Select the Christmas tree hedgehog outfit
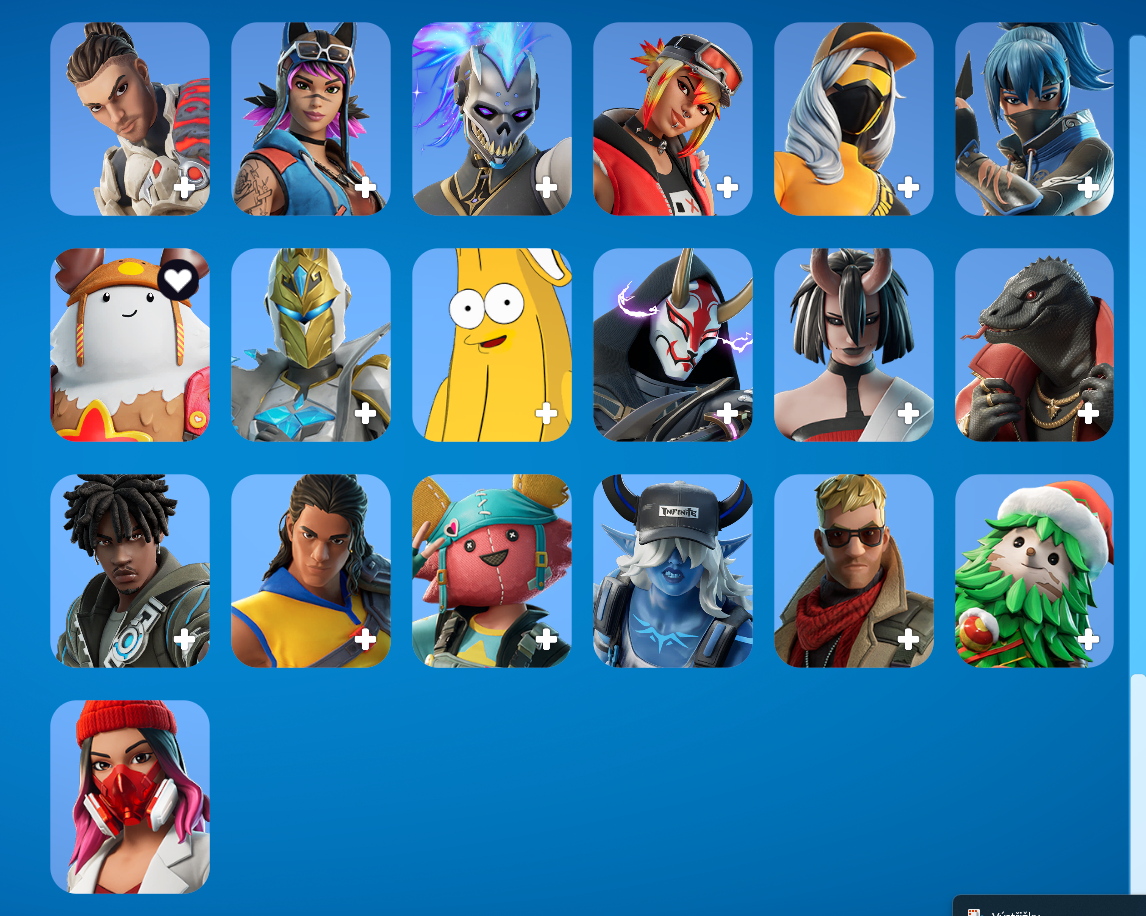The width and height of the screenshot is (1146, 916). (x=1034, y=570)
